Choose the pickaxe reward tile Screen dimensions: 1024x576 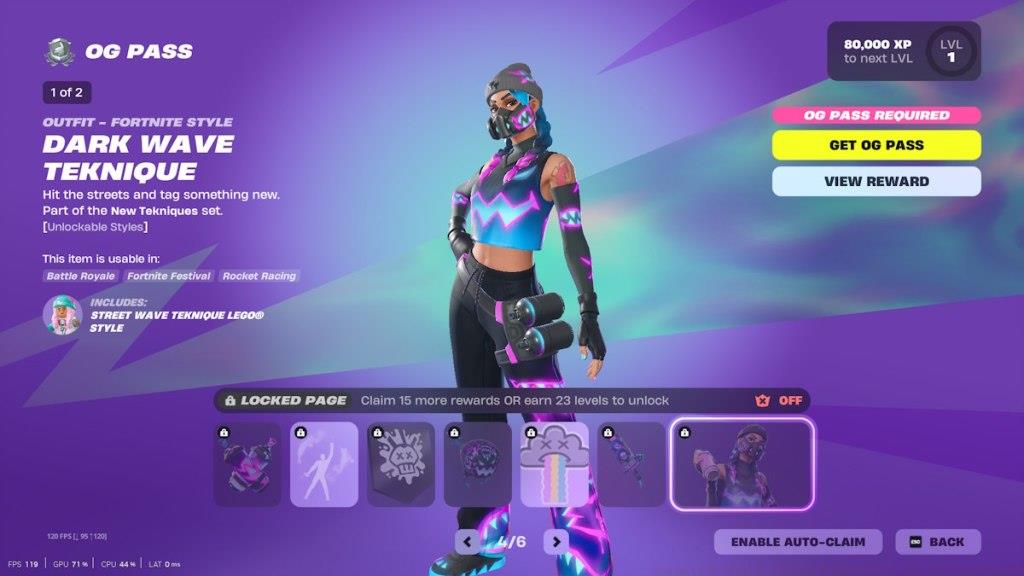pyautogui.click(x=631, y=464)
